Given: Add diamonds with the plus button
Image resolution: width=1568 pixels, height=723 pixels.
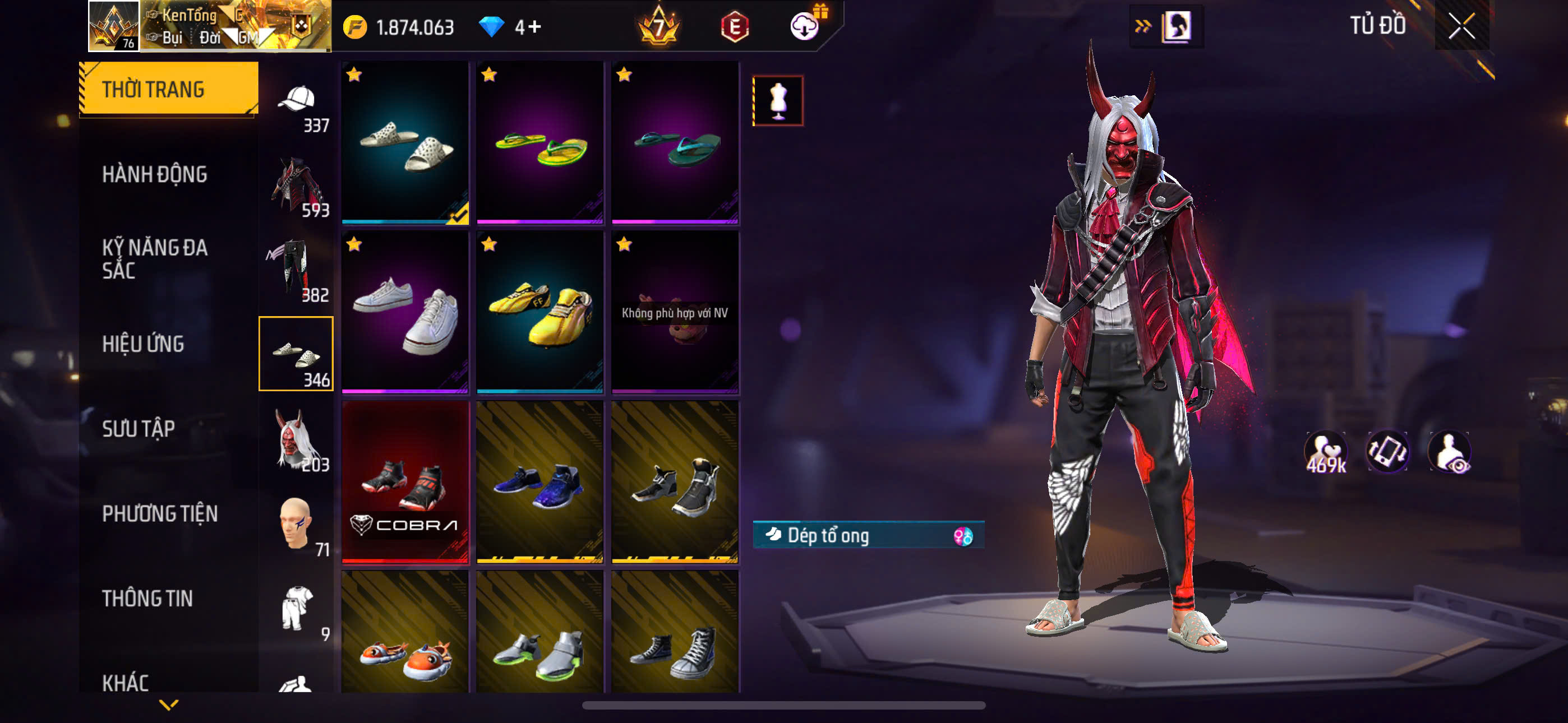Looking at the screenshot, I should [x=535, y=27].
